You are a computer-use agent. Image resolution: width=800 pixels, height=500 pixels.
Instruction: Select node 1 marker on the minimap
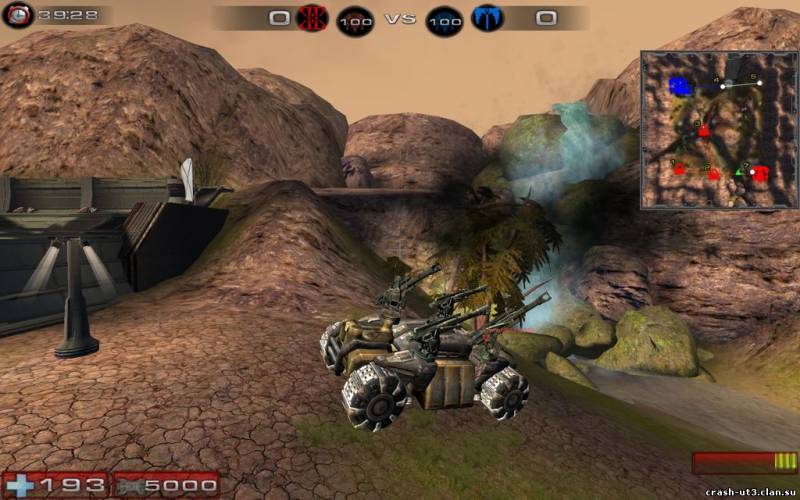point(679,168)
